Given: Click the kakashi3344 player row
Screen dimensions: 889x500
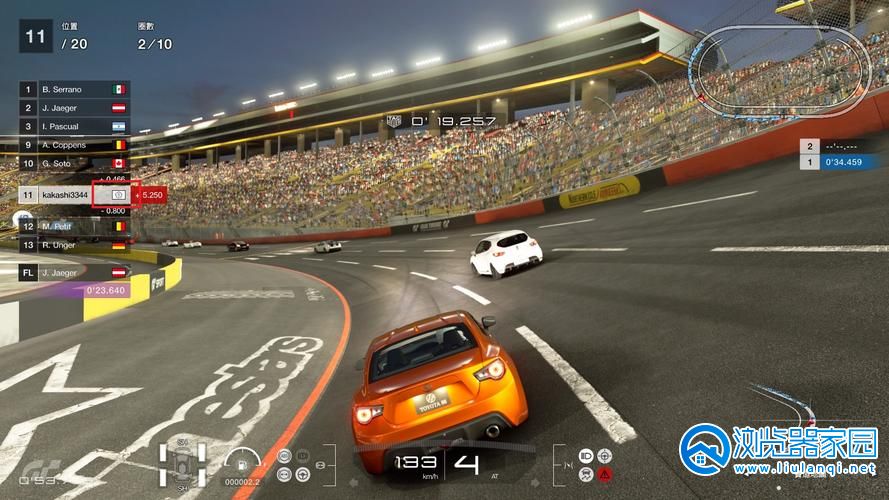Looking at the screenshot, I should pos(66,195).
